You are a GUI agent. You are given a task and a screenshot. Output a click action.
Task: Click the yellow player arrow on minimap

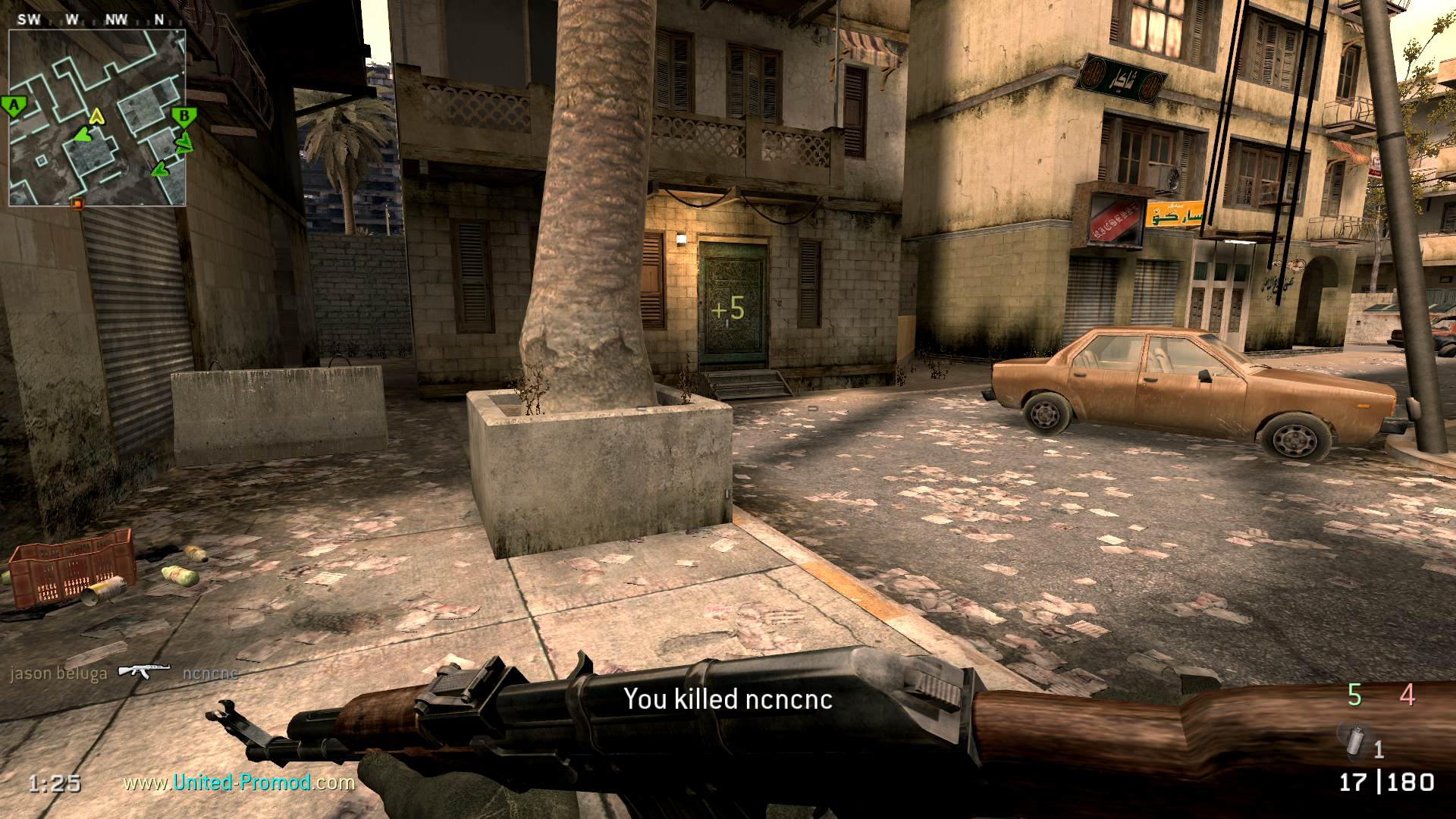click(96, 117)
